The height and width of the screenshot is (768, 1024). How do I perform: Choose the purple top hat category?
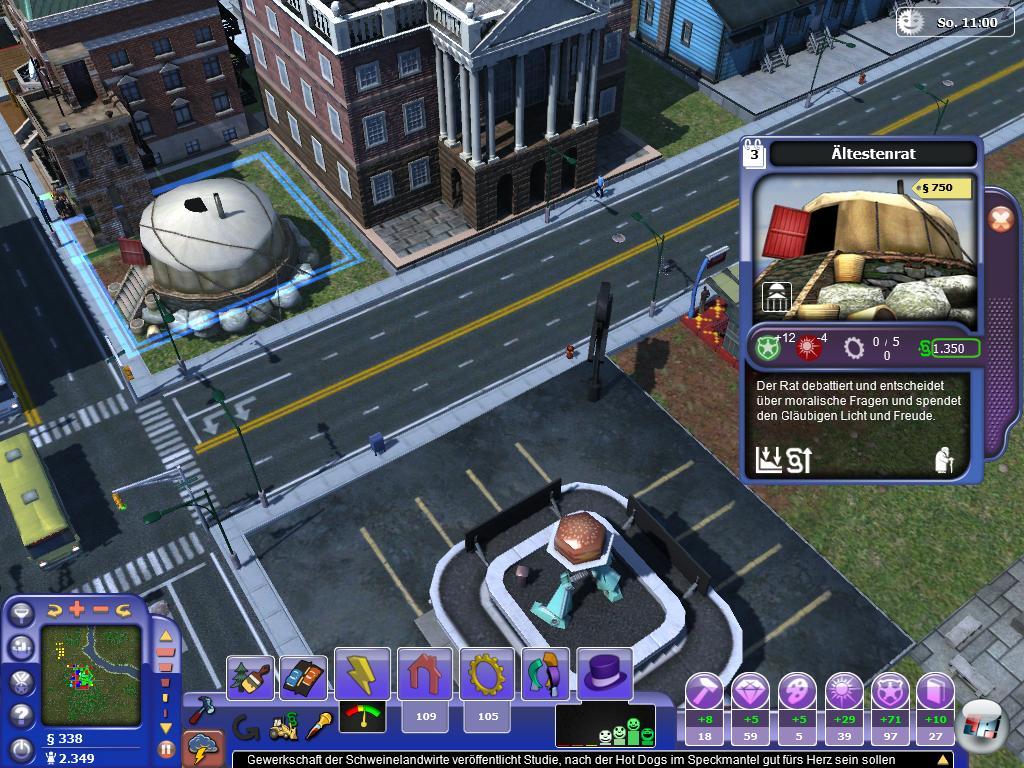pos(604,674)
